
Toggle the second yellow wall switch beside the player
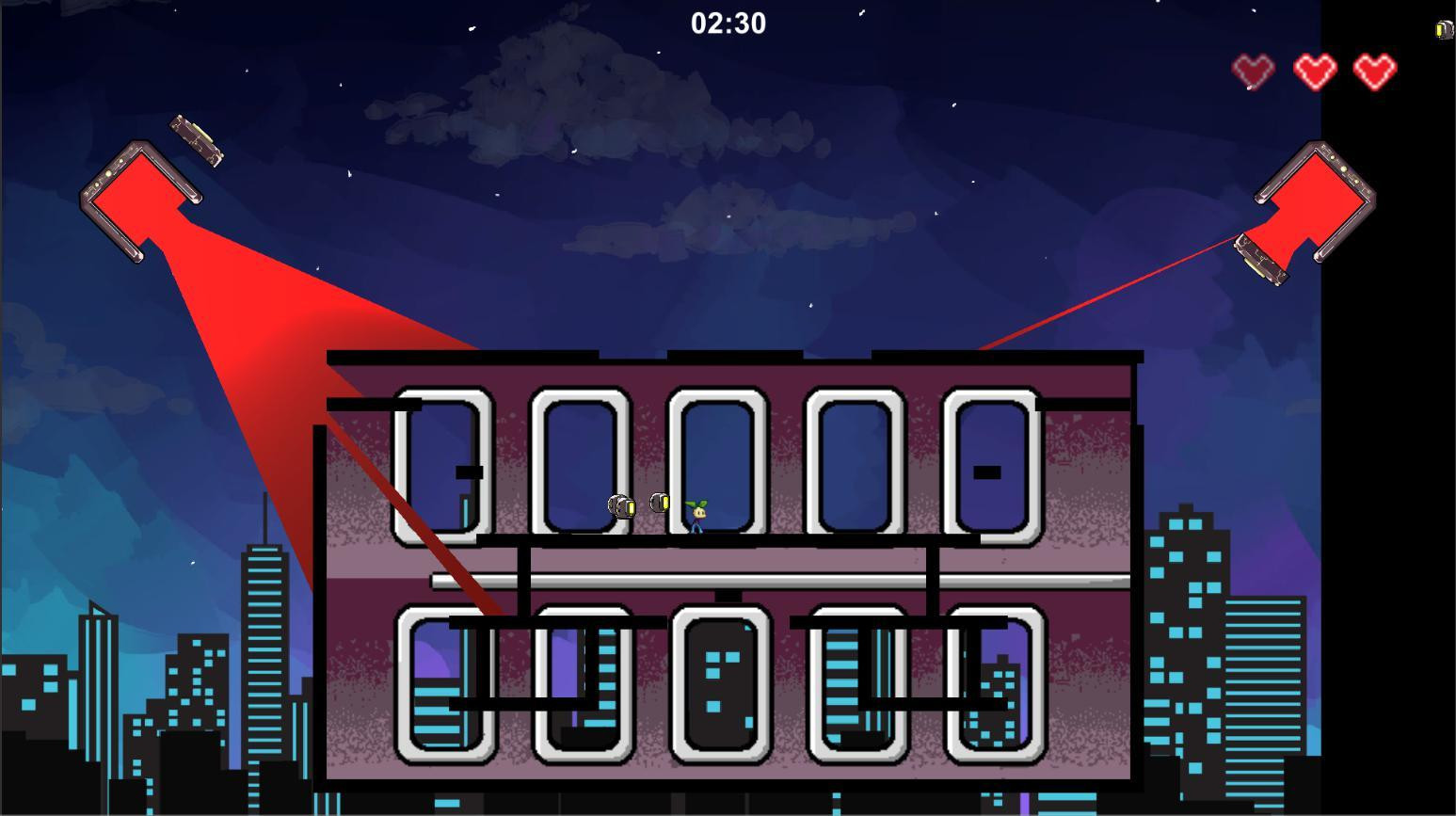click(x=662, y=503)
